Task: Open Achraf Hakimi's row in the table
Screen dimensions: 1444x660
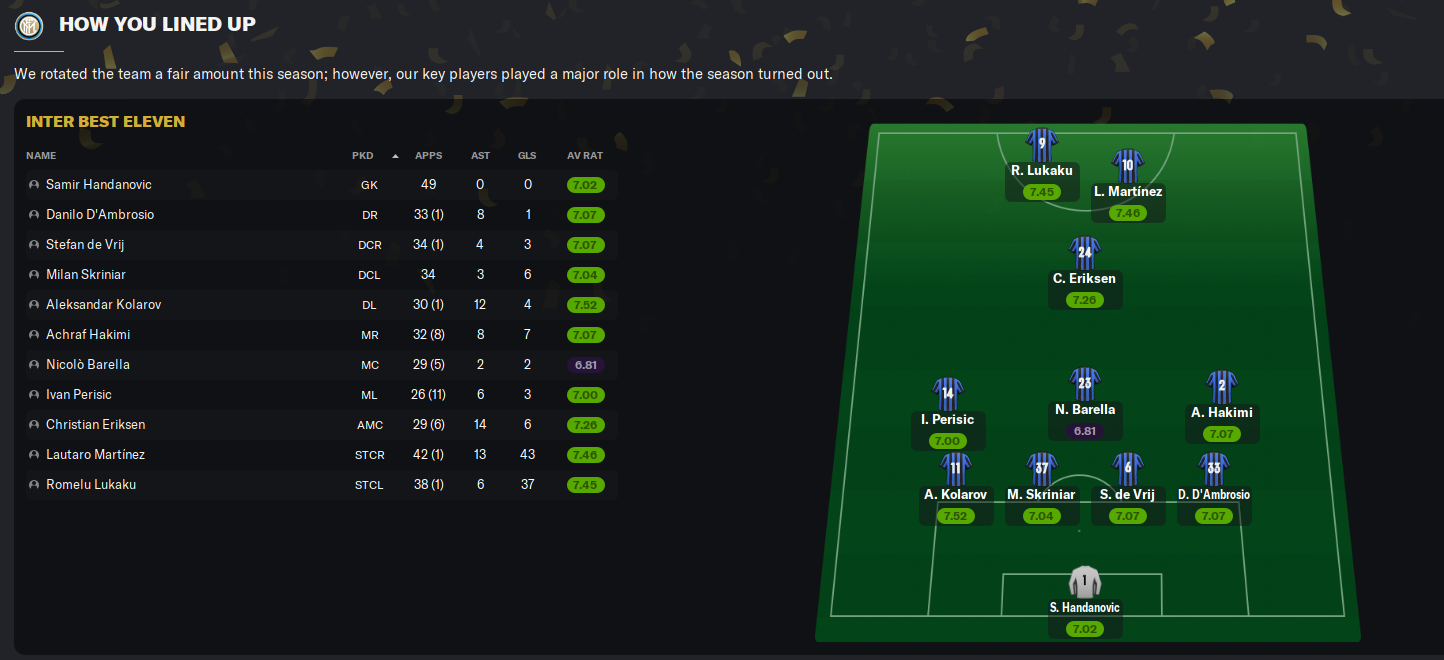Action: coord(88,335)
